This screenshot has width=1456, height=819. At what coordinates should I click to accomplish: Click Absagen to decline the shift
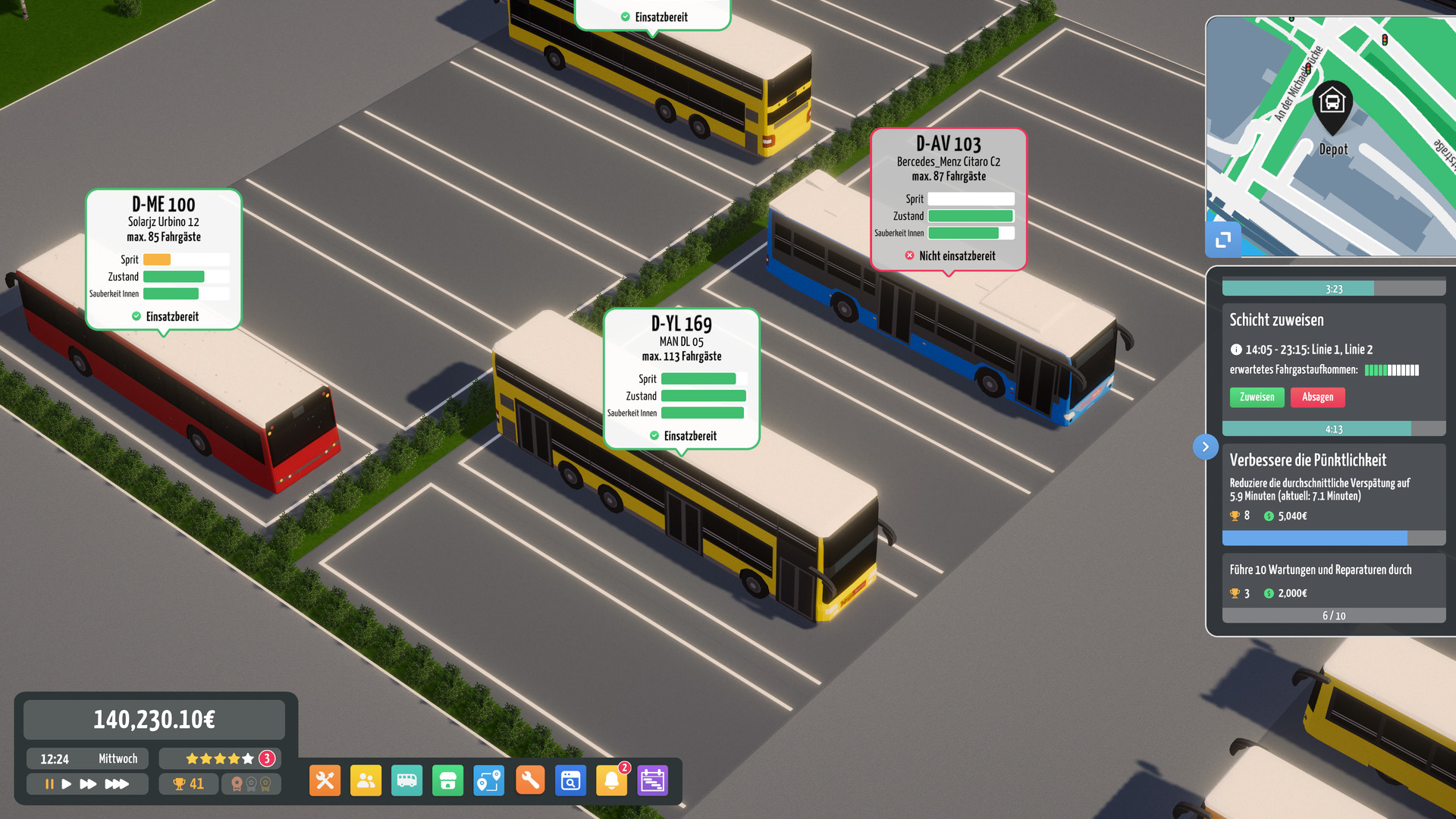pos(1317,397)
